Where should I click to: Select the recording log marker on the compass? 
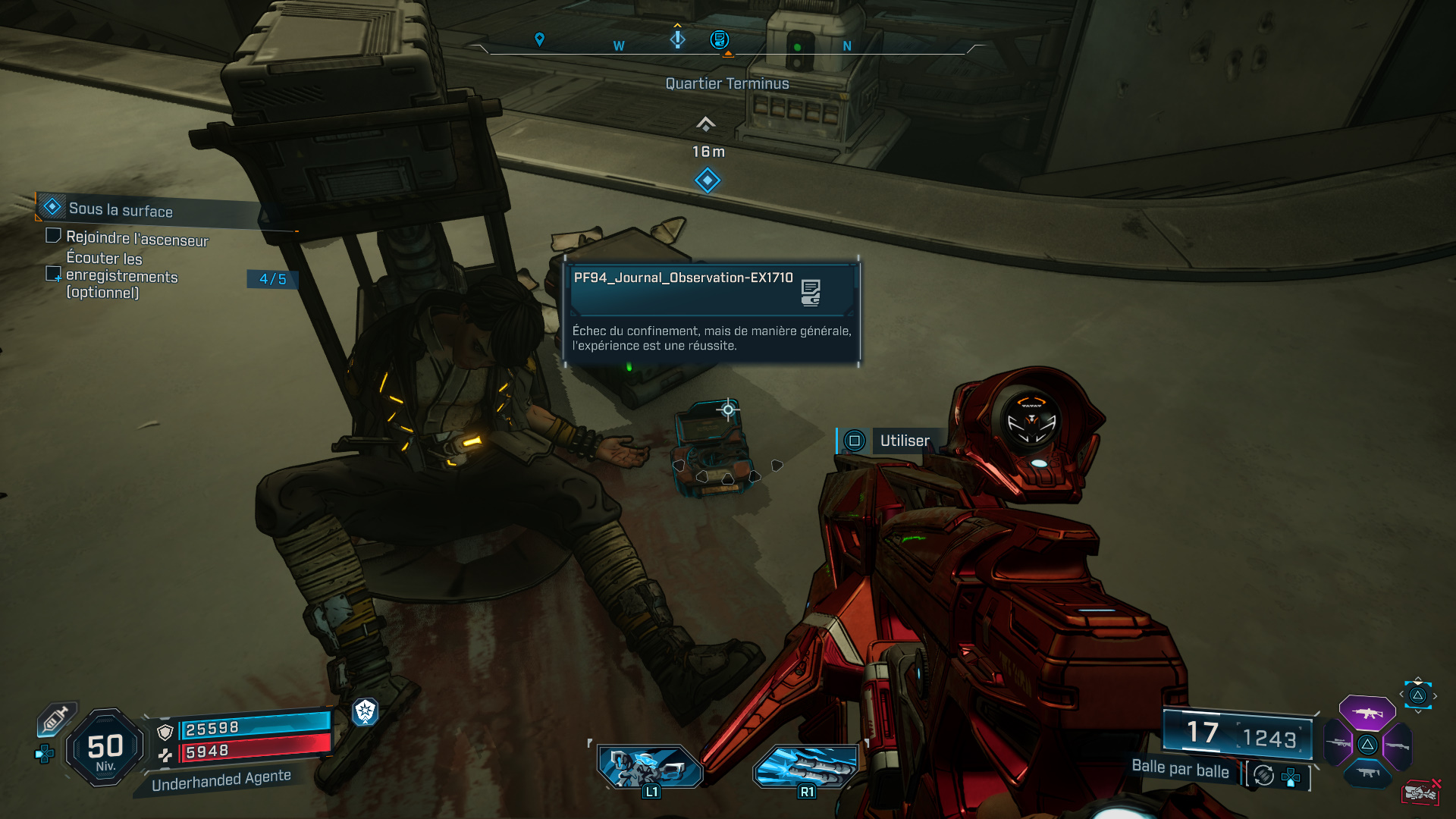(719, 39)
